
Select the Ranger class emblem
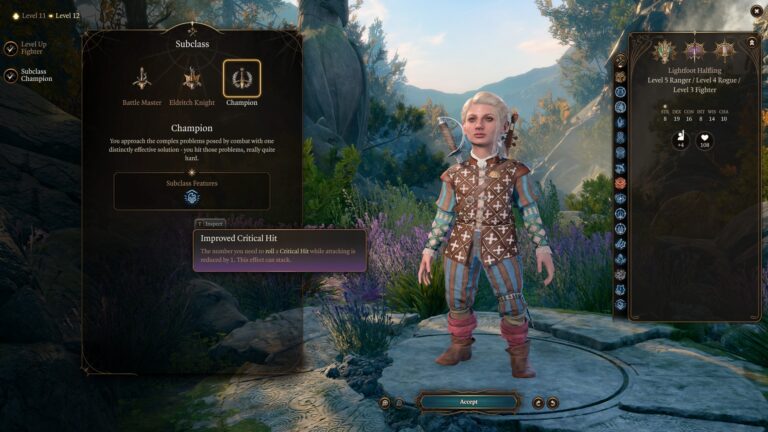664,50
